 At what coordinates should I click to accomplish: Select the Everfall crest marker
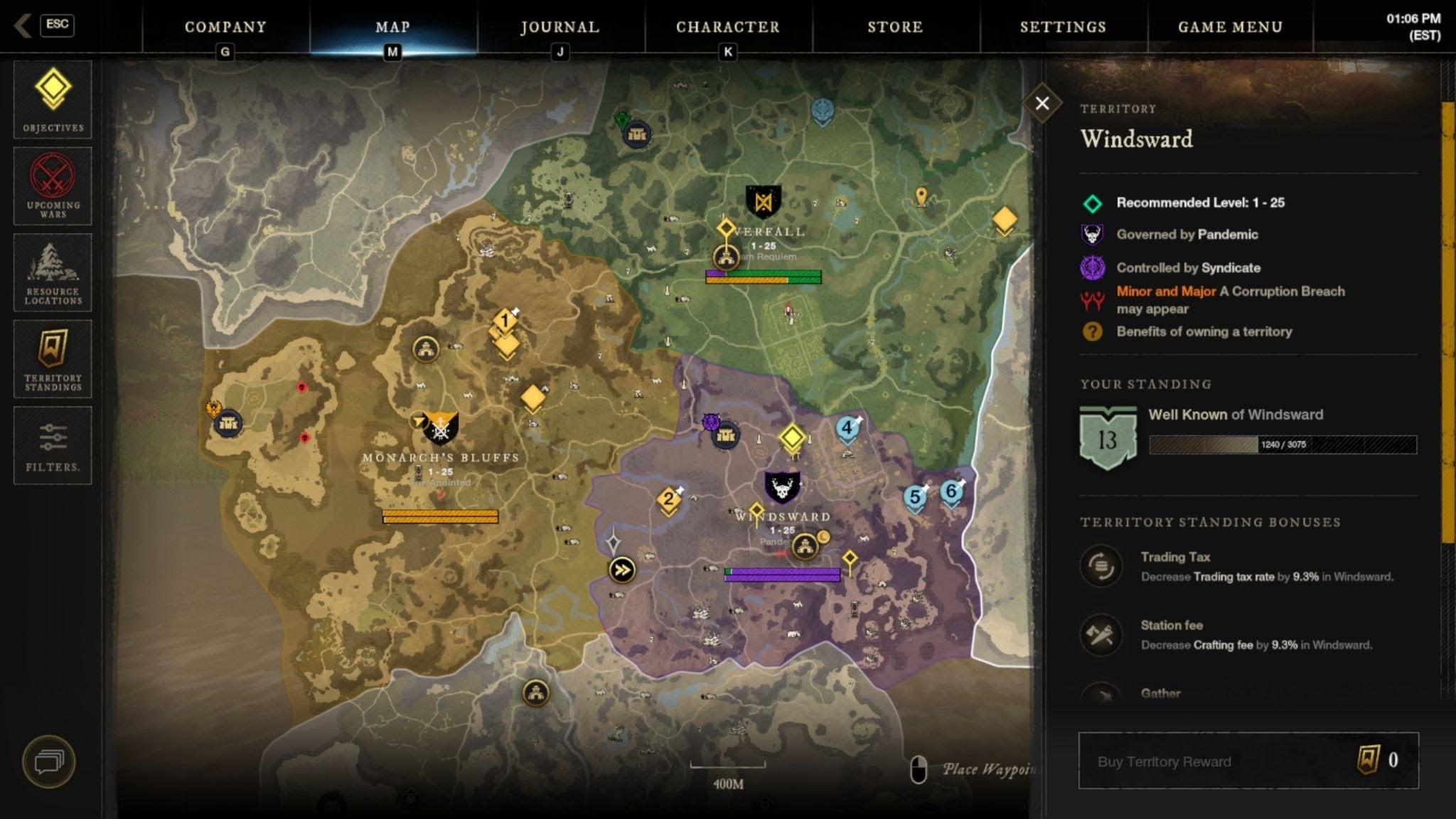764,203
